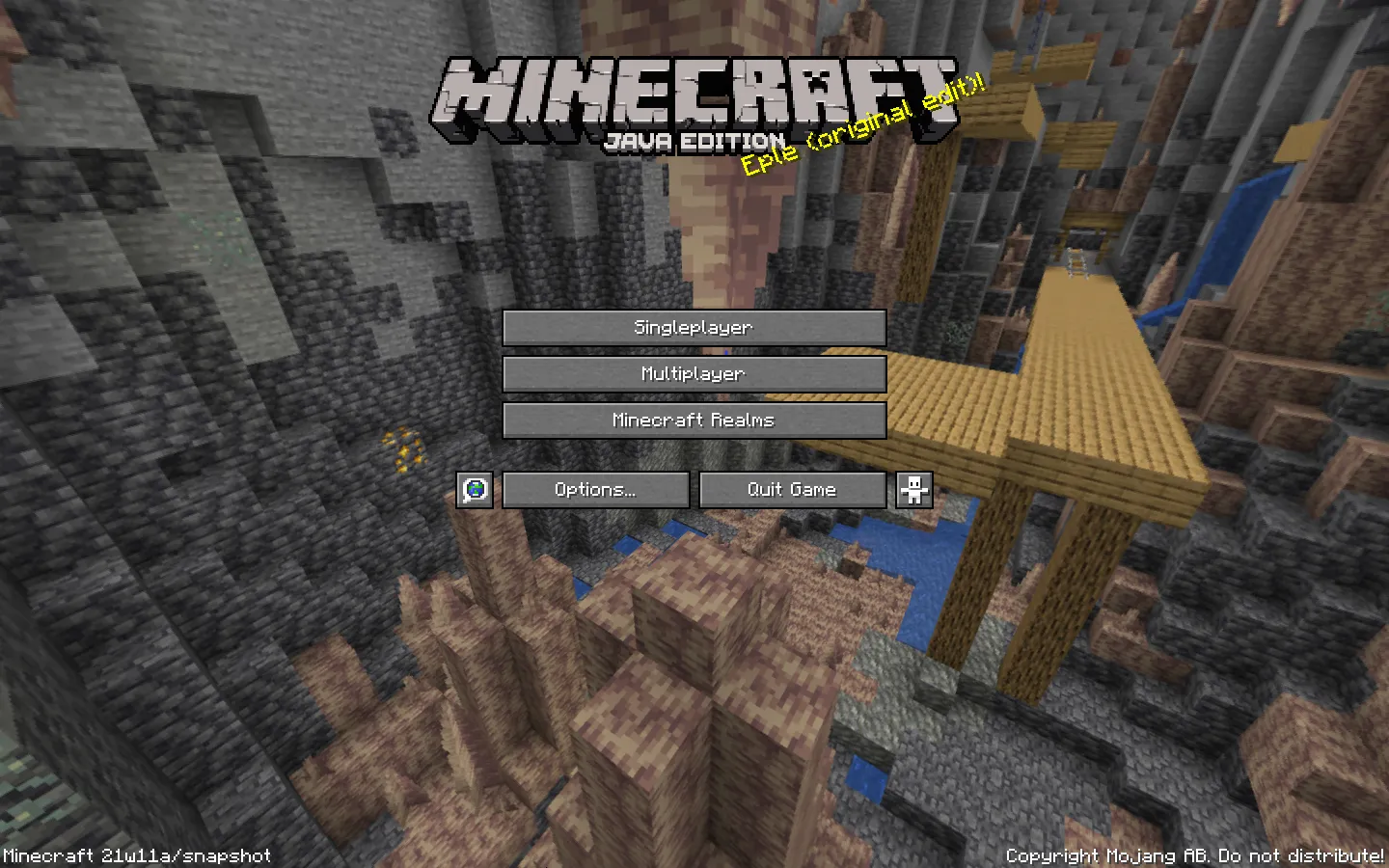Open the Options menu
The height and width of the screenshot is (868, 1389).
click(x=595, y=490)
